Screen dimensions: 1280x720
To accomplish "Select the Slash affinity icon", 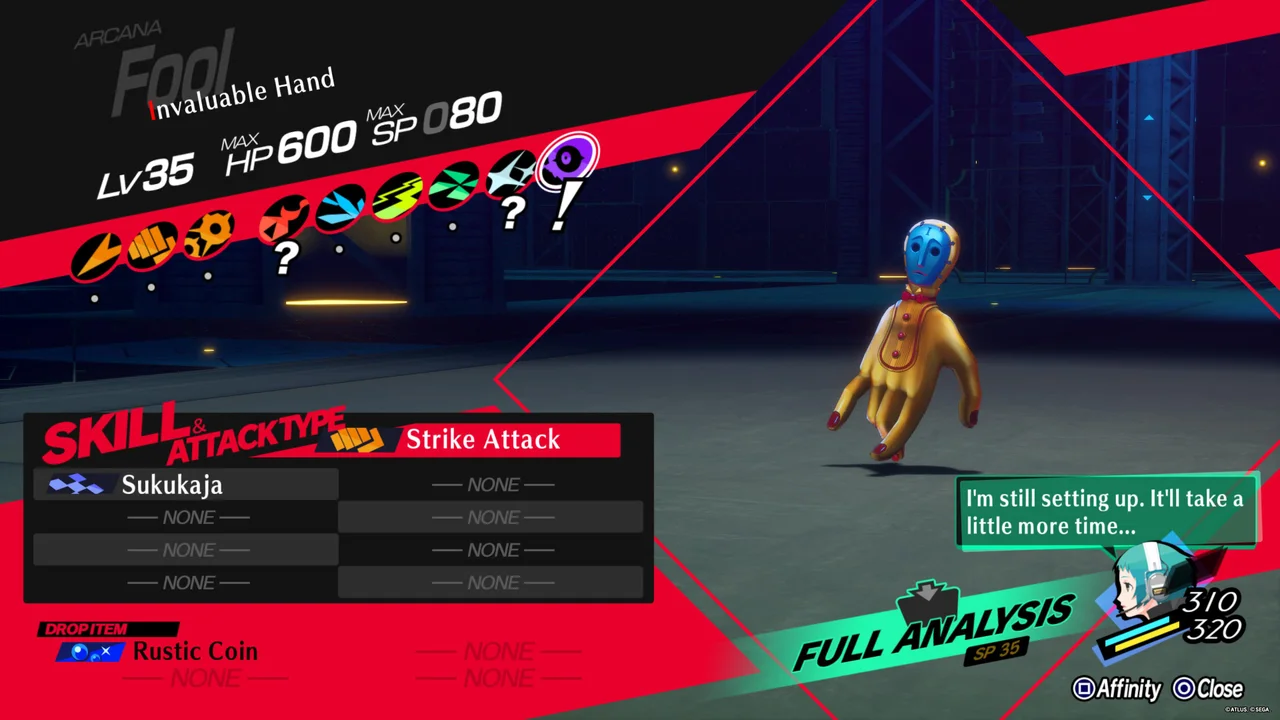I will pyautogui.click(x=97, y=255).
